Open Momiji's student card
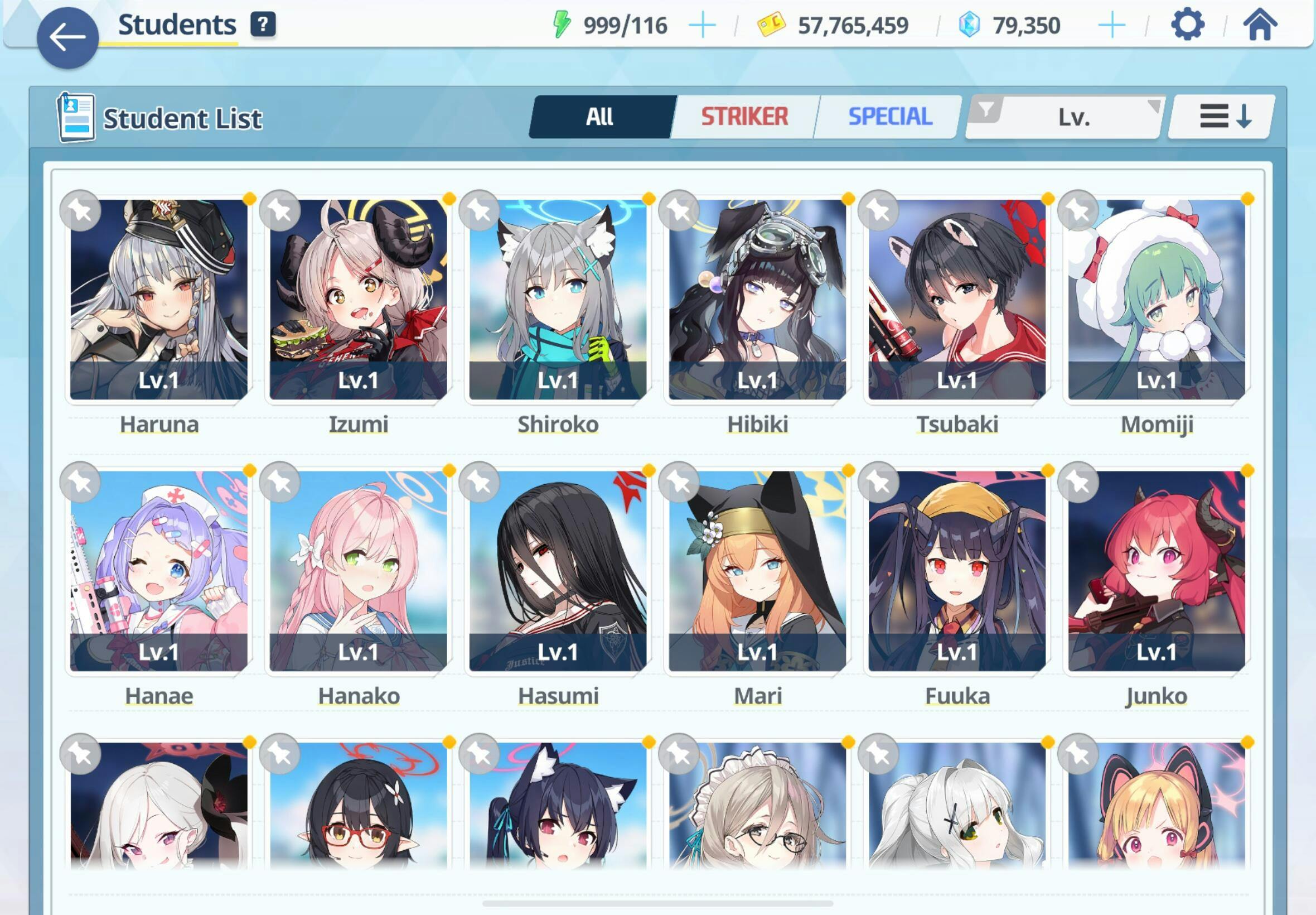This screenshot has width=1316, height=915. coord(1156,299)
